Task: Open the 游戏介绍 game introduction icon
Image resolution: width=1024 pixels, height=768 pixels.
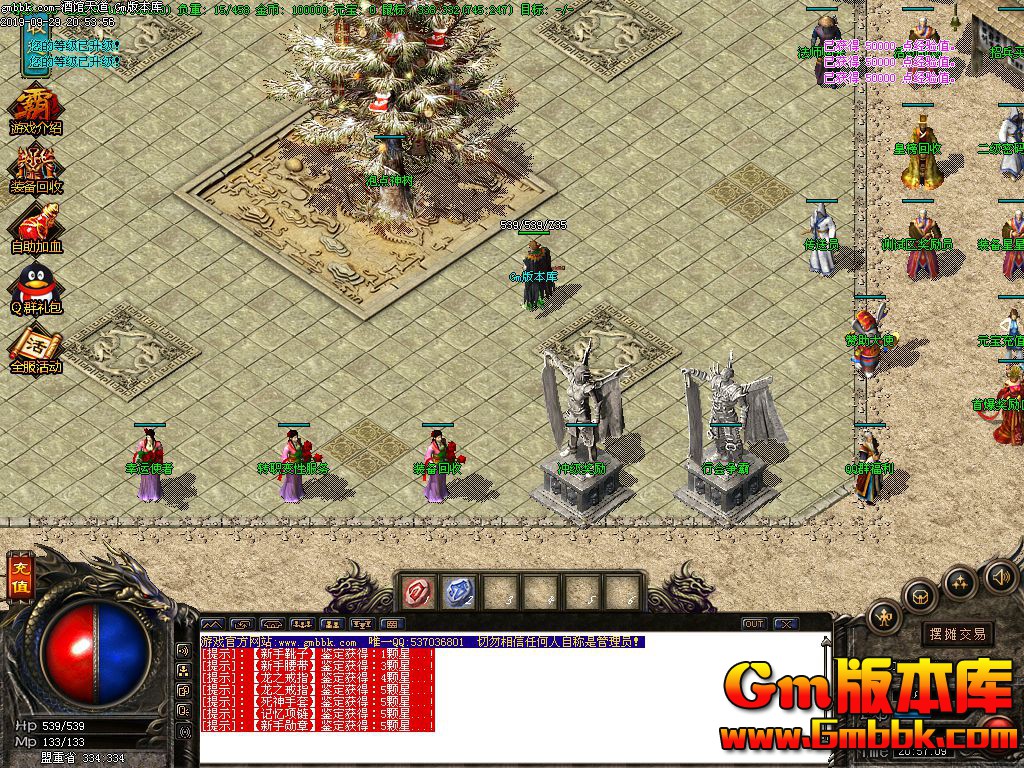Action: tap(35, 111)
